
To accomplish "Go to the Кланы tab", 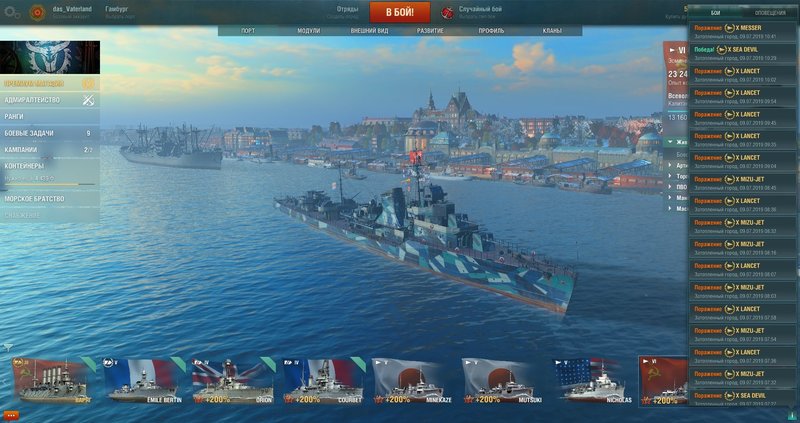I will (x=551, y=32).
